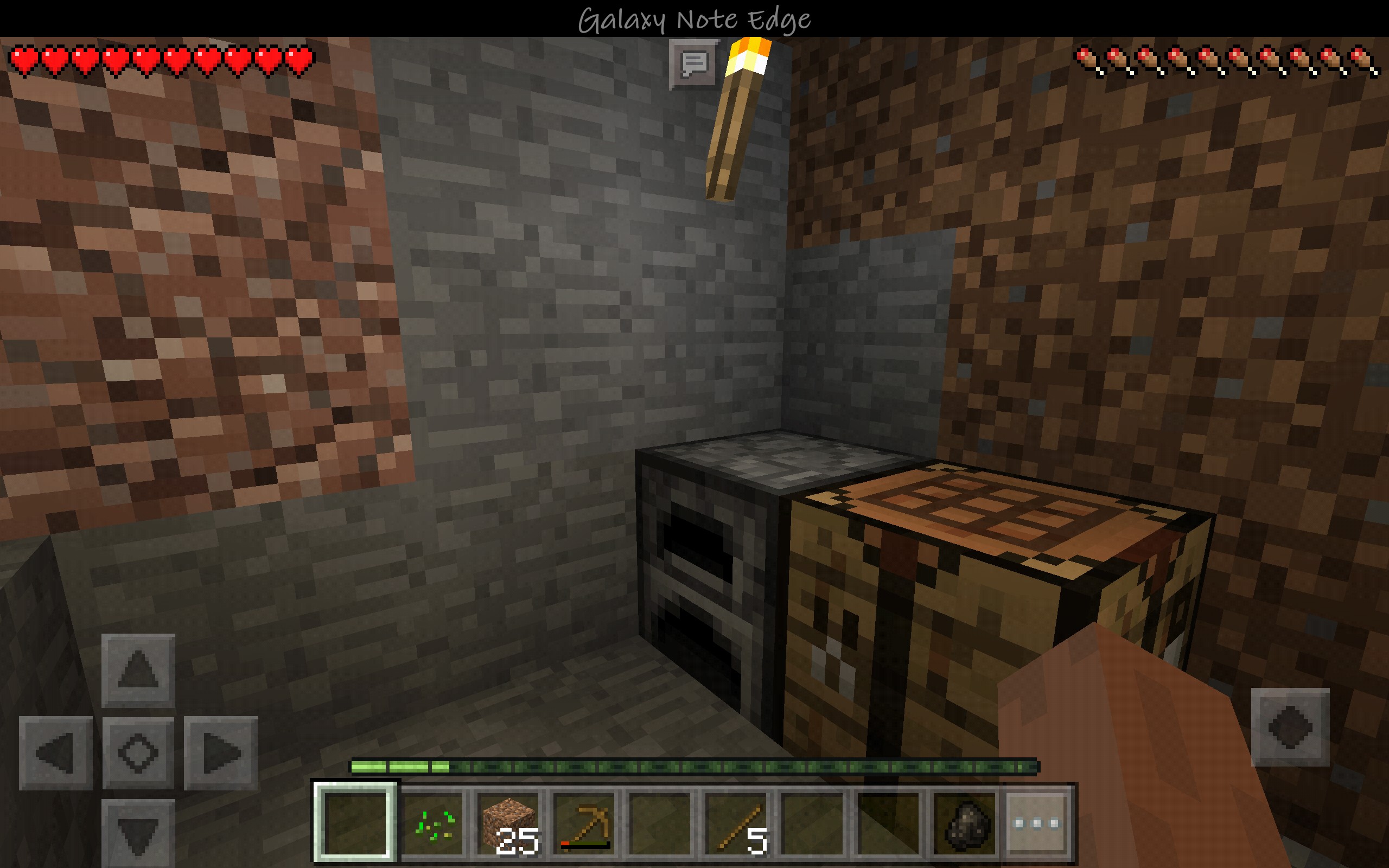Screen dimensions: 1389x868
Task: Tap the move forward arrow
Action: [x=138, y=670]
